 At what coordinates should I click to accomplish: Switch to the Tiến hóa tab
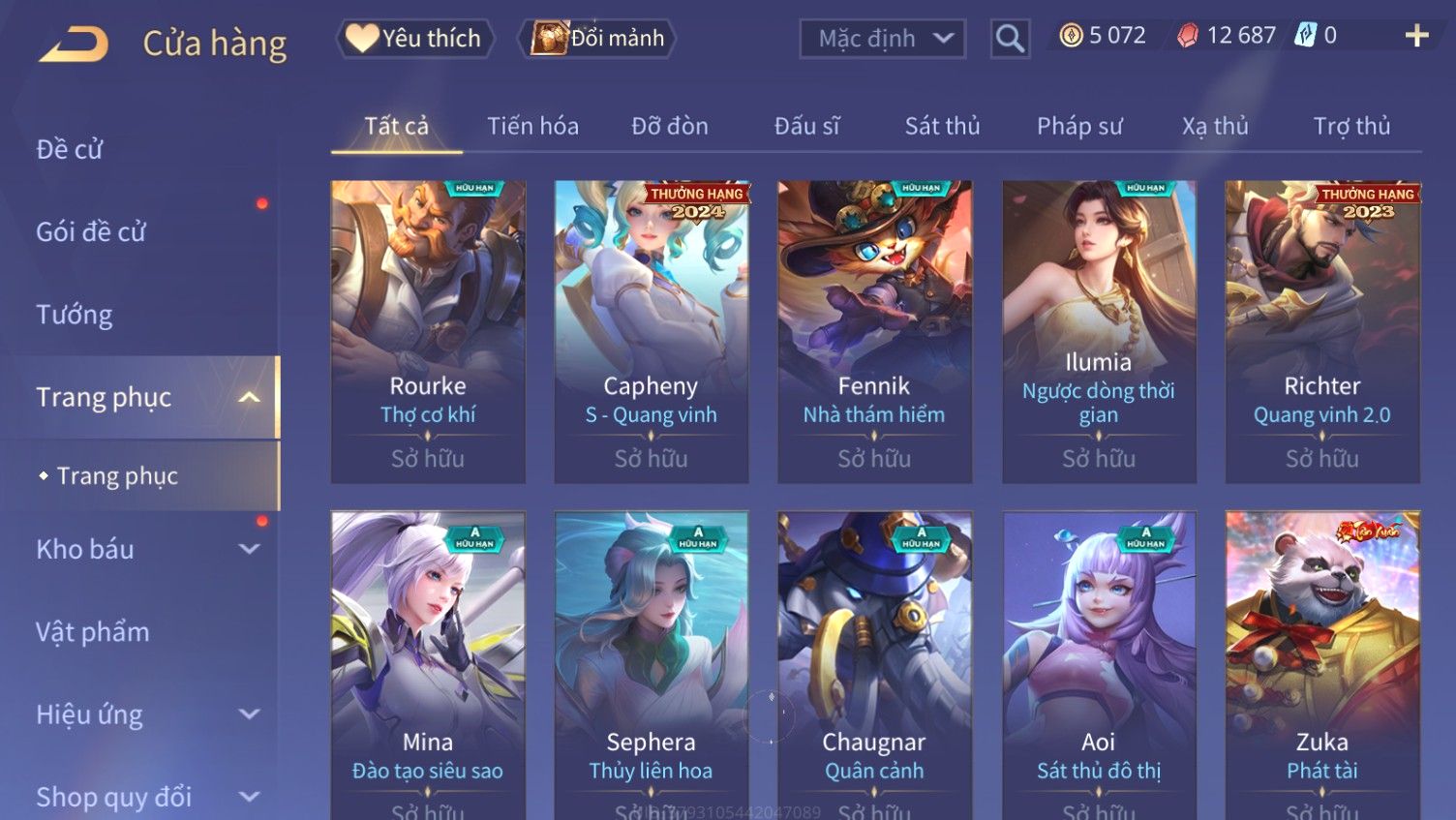[532, 126]
